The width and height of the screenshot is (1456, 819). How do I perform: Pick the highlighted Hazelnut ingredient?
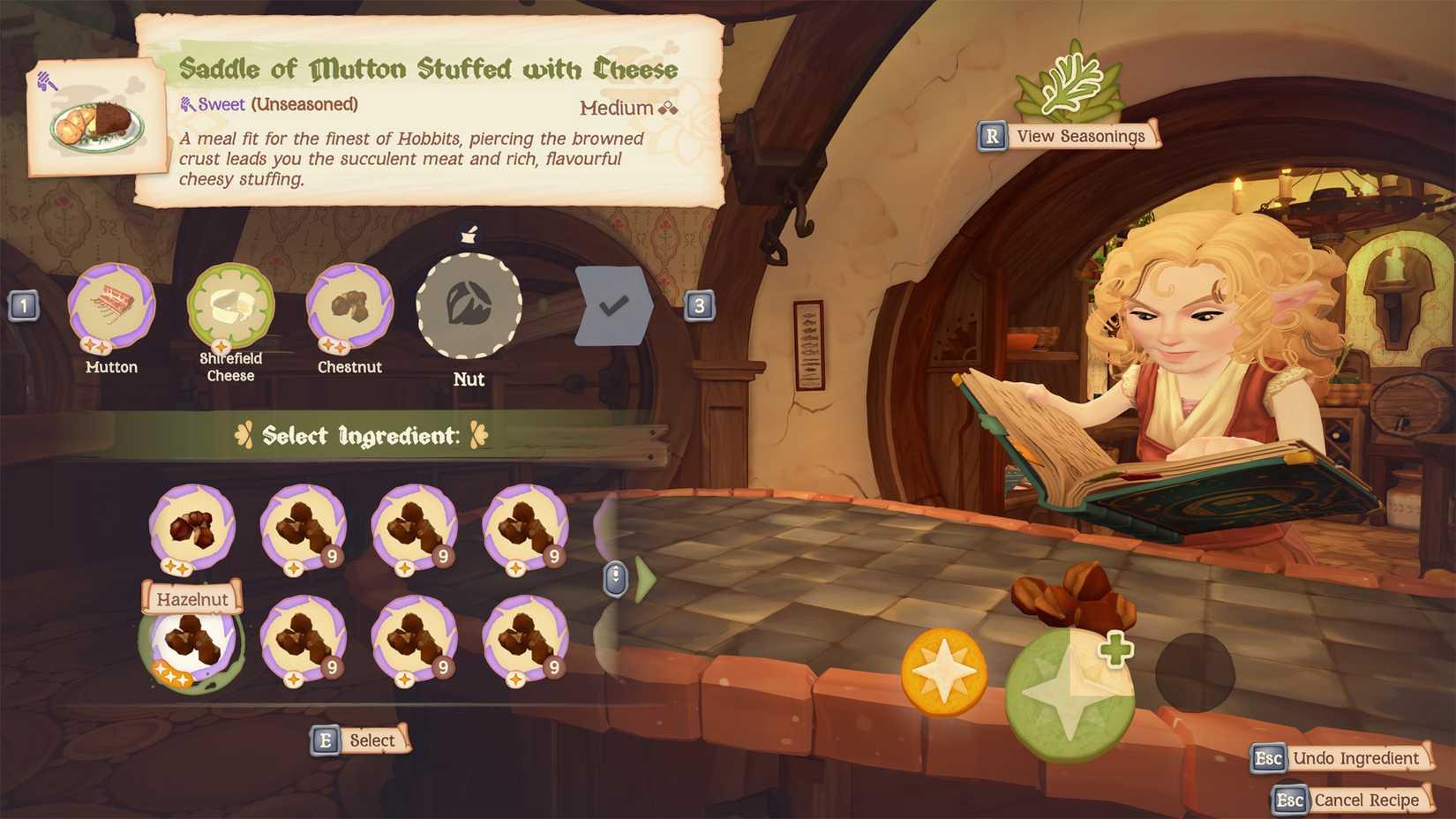click(x=191, y=642)
